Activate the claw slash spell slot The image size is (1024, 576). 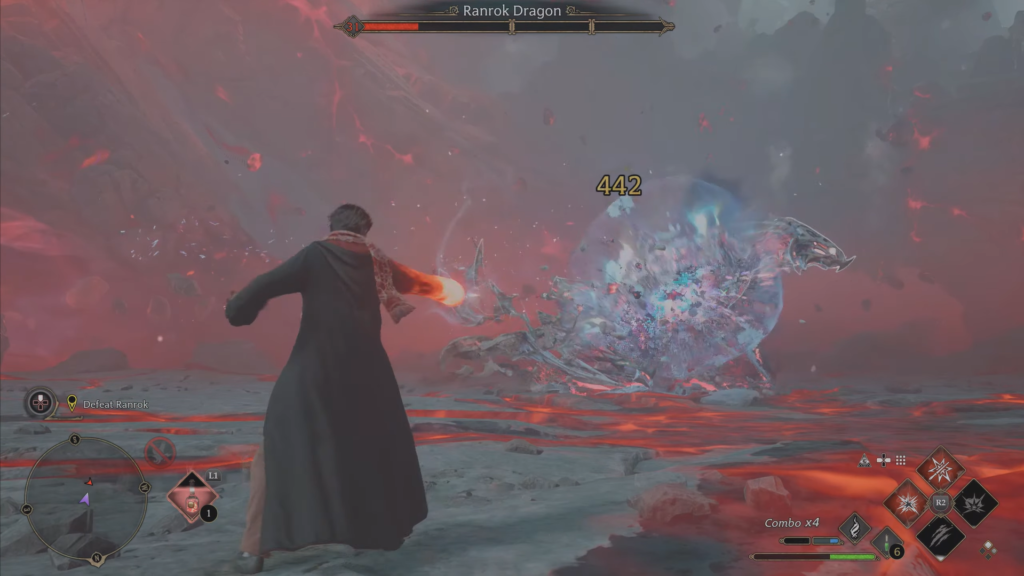click(940, 537)
